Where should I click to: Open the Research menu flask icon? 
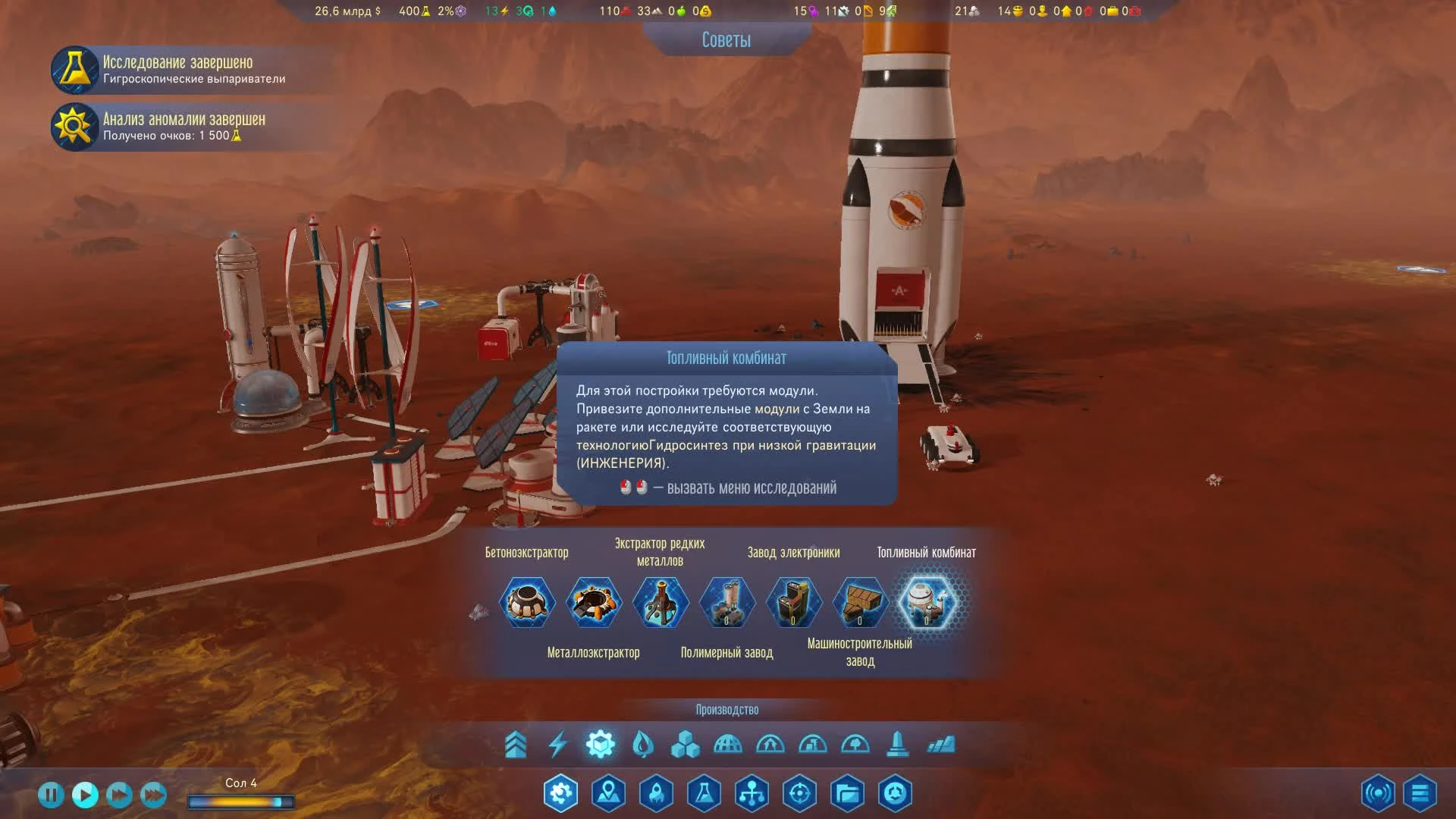[704, 793]
